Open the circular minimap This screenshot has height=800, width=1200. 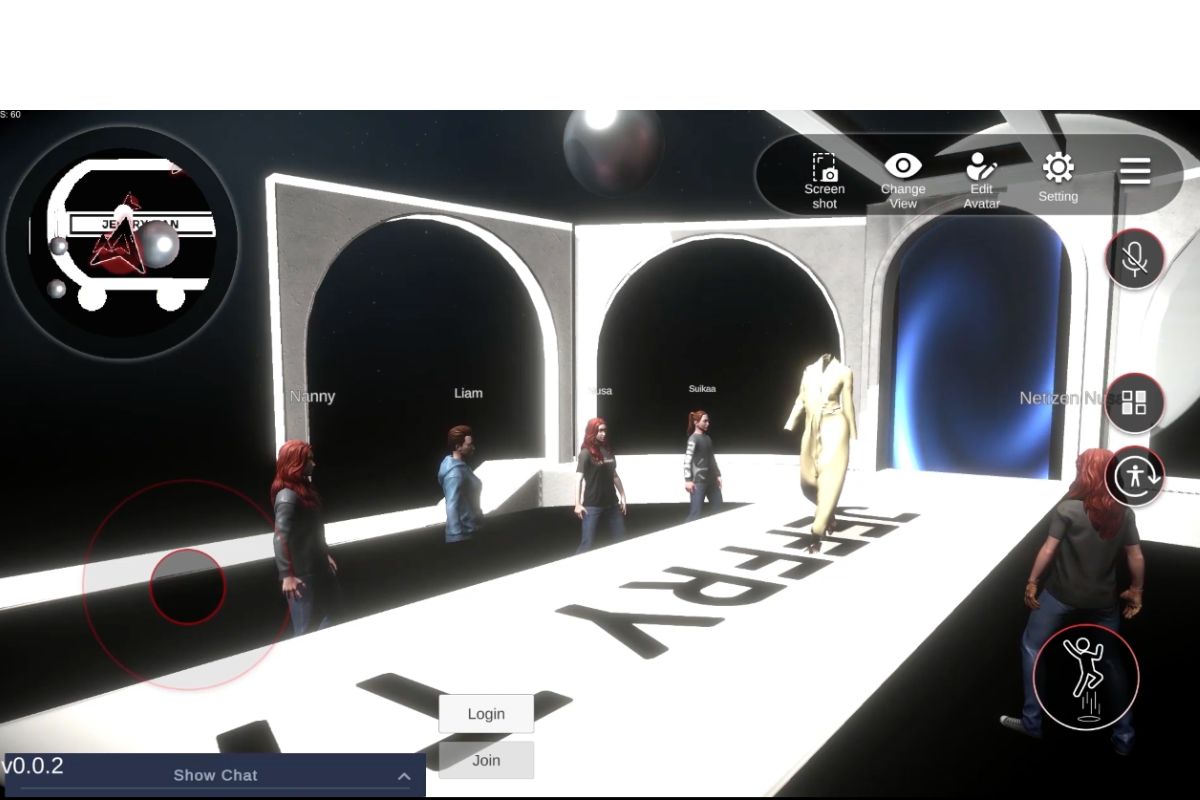coord(122,242)
